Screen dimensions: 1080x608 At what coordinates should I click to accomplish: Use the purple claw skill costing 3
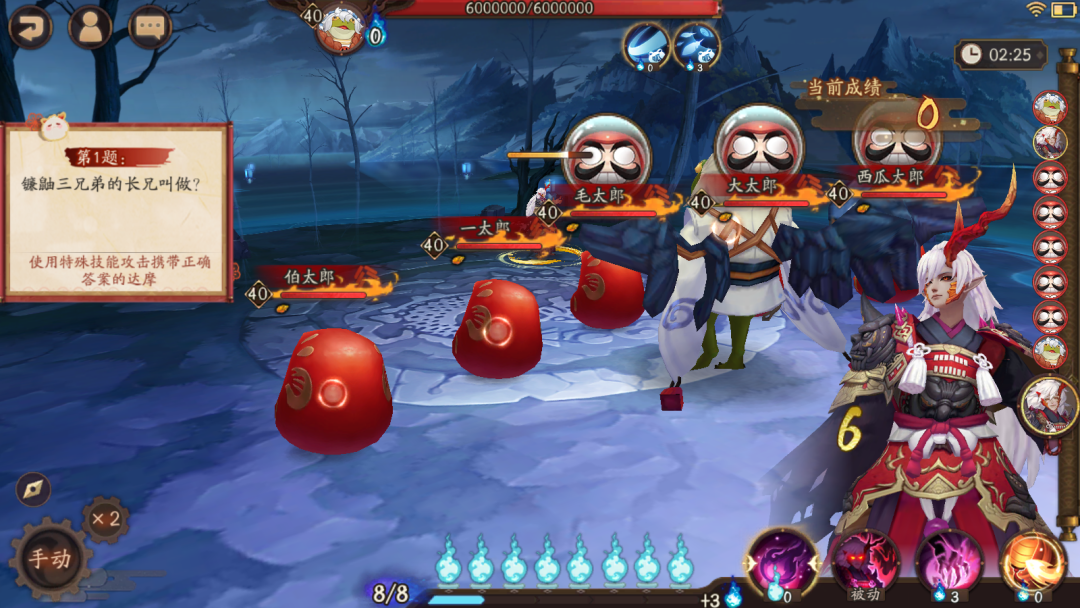point(948,562)
